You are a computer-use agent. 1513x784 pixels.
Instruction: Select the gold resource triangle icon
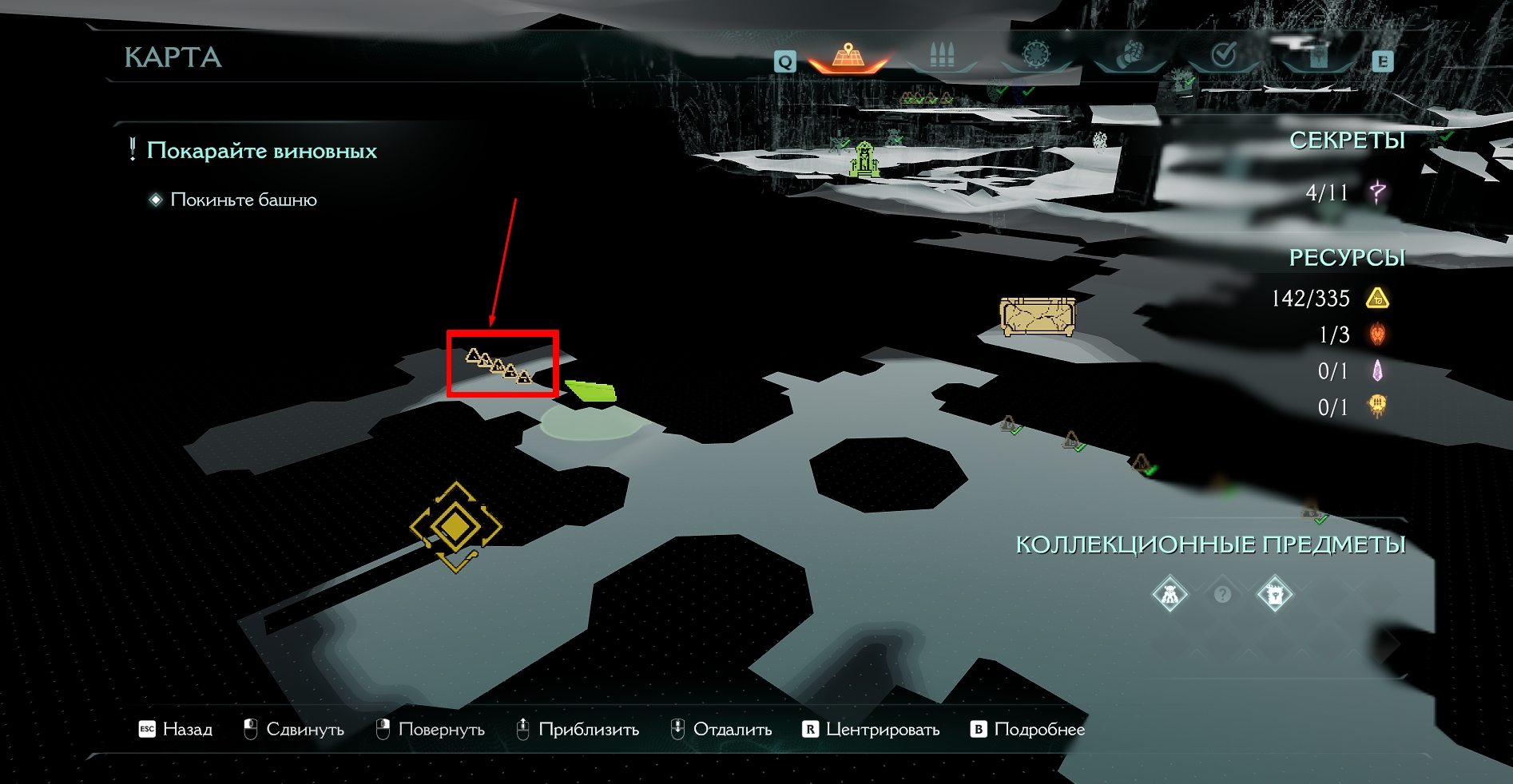point(1378,299)
